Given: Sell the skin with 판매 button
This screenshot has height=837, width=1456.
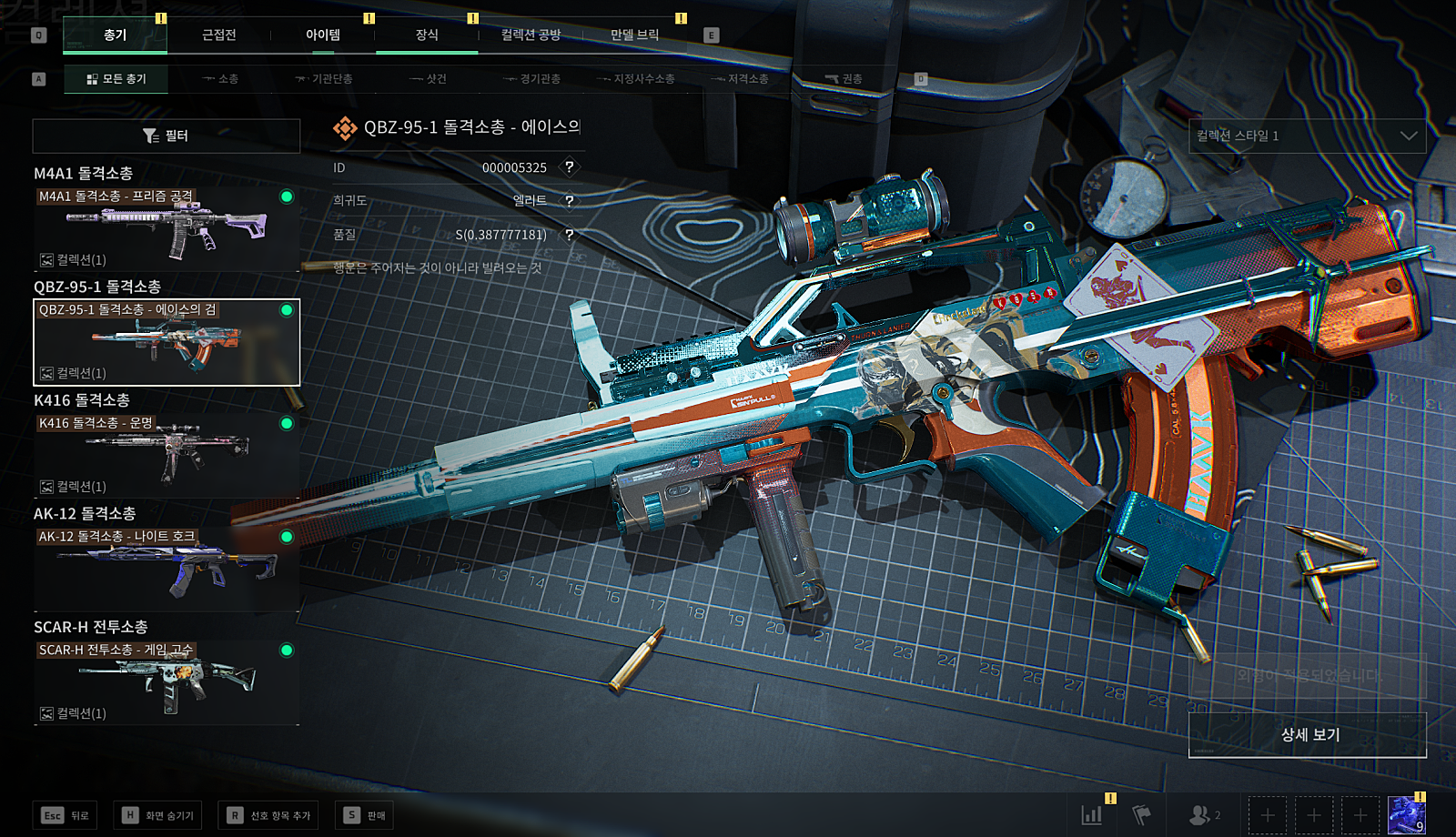Looking at the screenshot, I should (x=365, y=815).
